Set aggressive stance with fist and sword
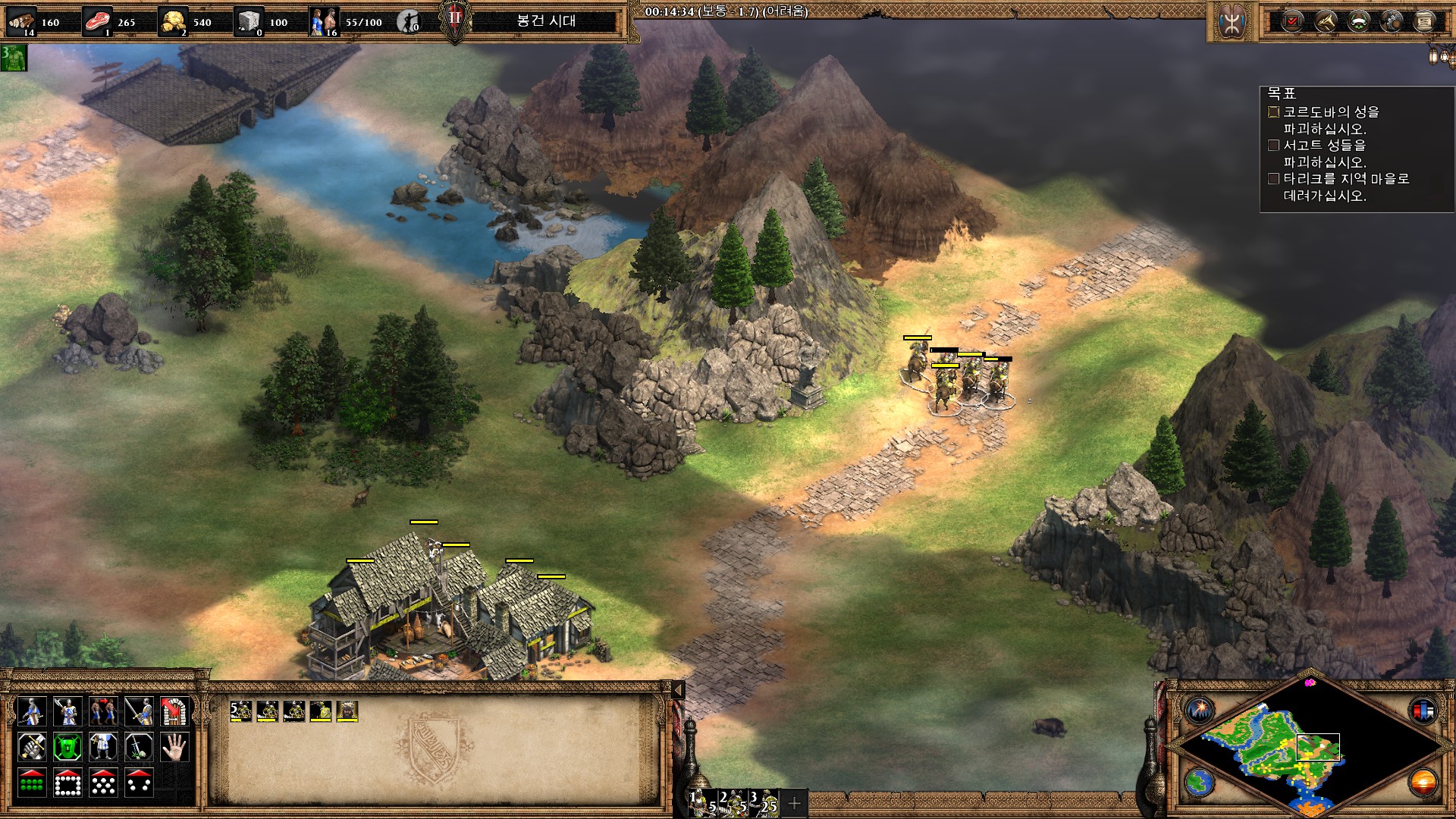 point(31,747)
